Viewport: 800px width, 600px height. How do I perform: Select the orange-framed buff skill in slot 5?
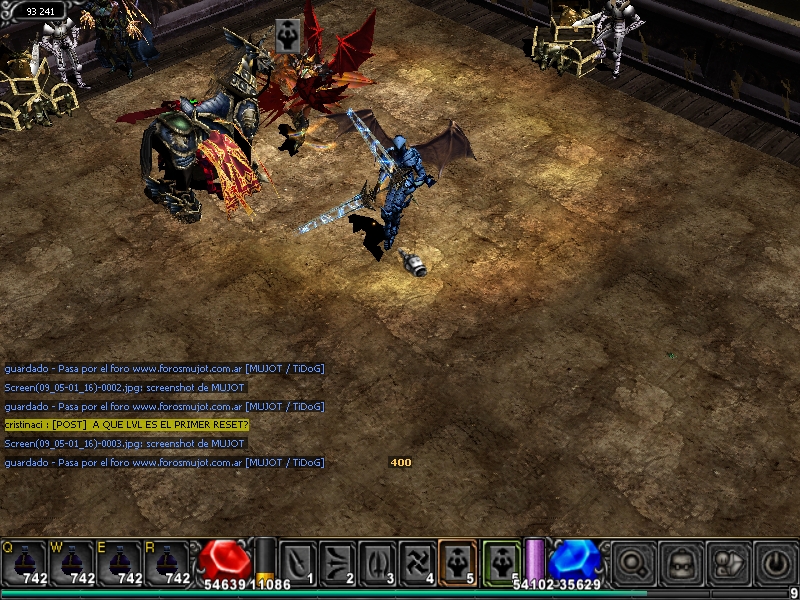[457, 562]
